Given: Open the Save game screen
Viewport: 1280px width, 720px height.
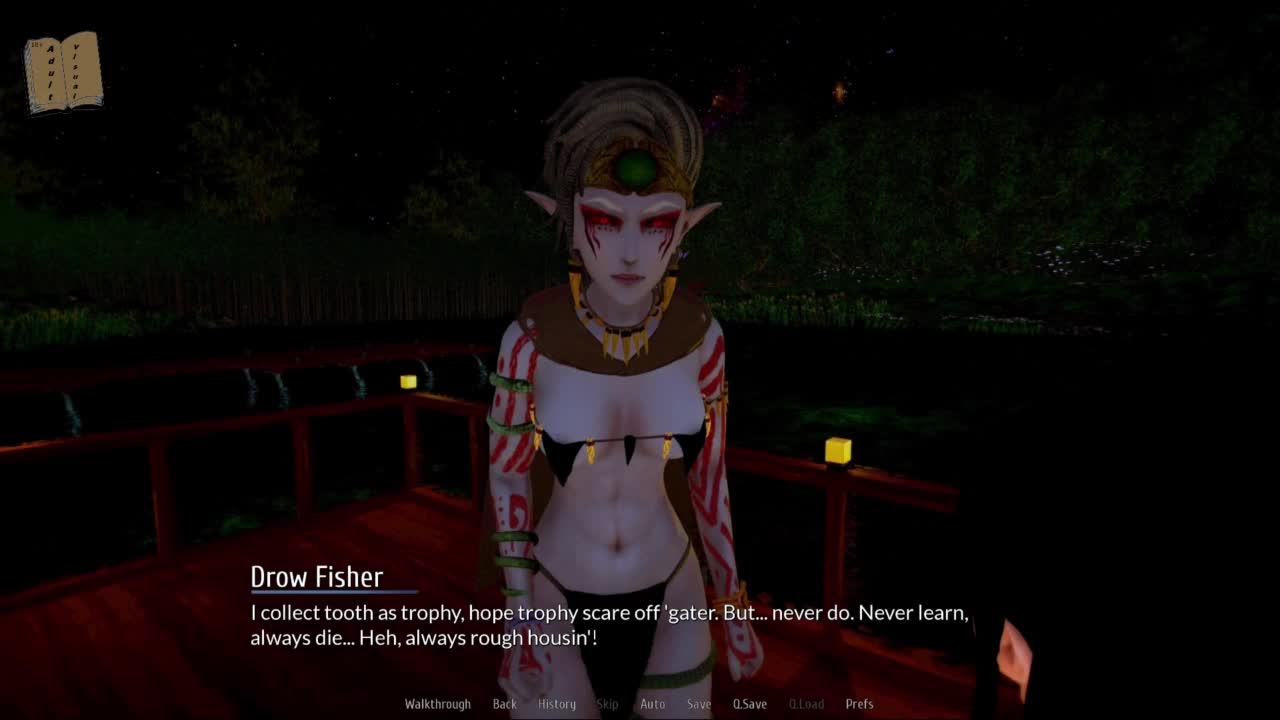Looking at the screenshot, I should (699, 704).
